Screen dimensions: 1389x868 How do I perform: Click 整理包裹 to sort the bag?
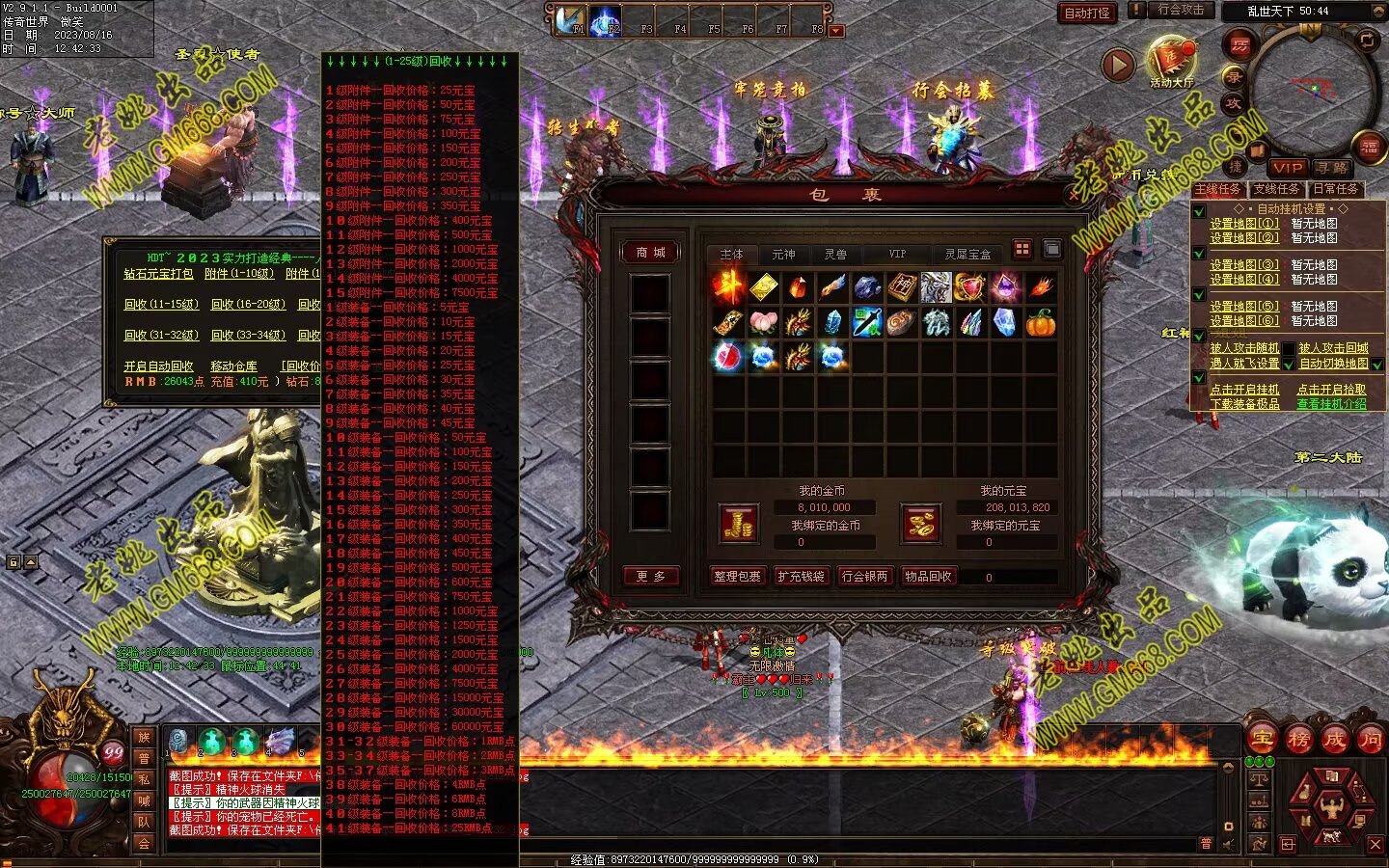click(x=737, y=577)
